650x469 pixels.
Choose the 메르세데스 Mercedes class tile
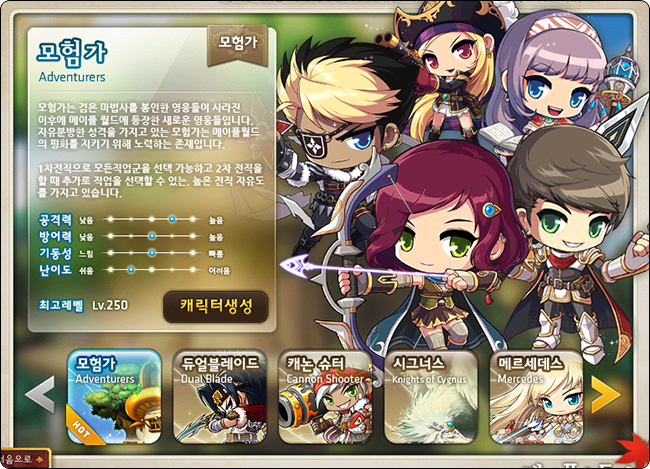[x=538, y=396]
